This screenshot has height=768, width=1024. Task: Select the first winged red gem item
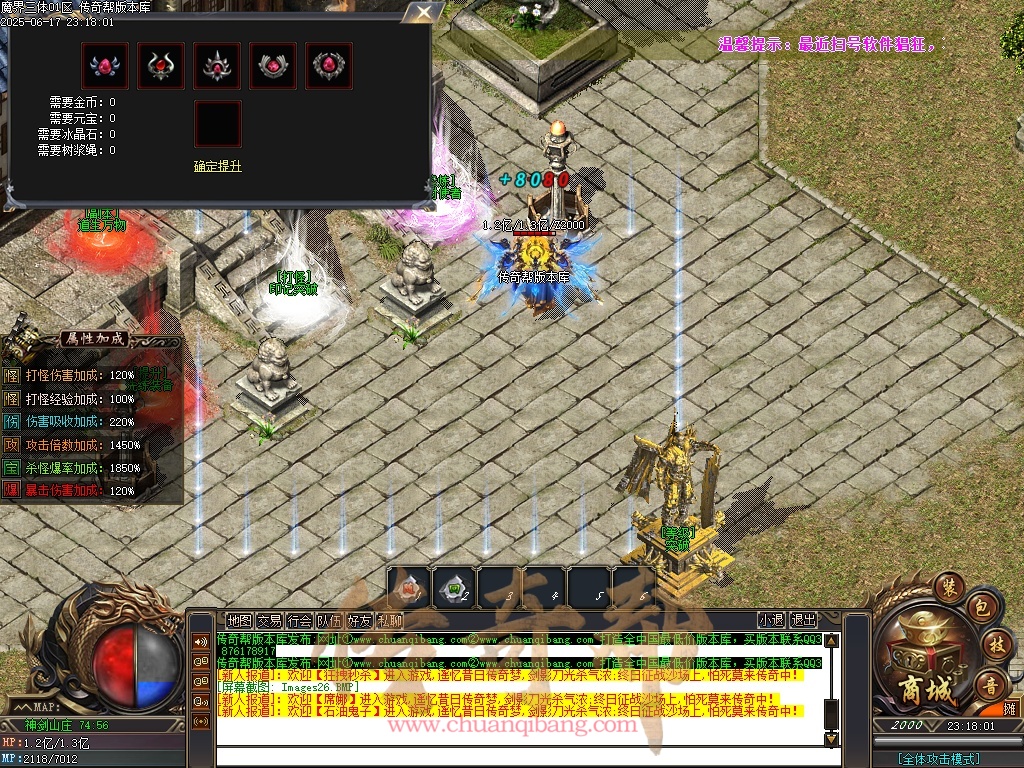[105, 66]
